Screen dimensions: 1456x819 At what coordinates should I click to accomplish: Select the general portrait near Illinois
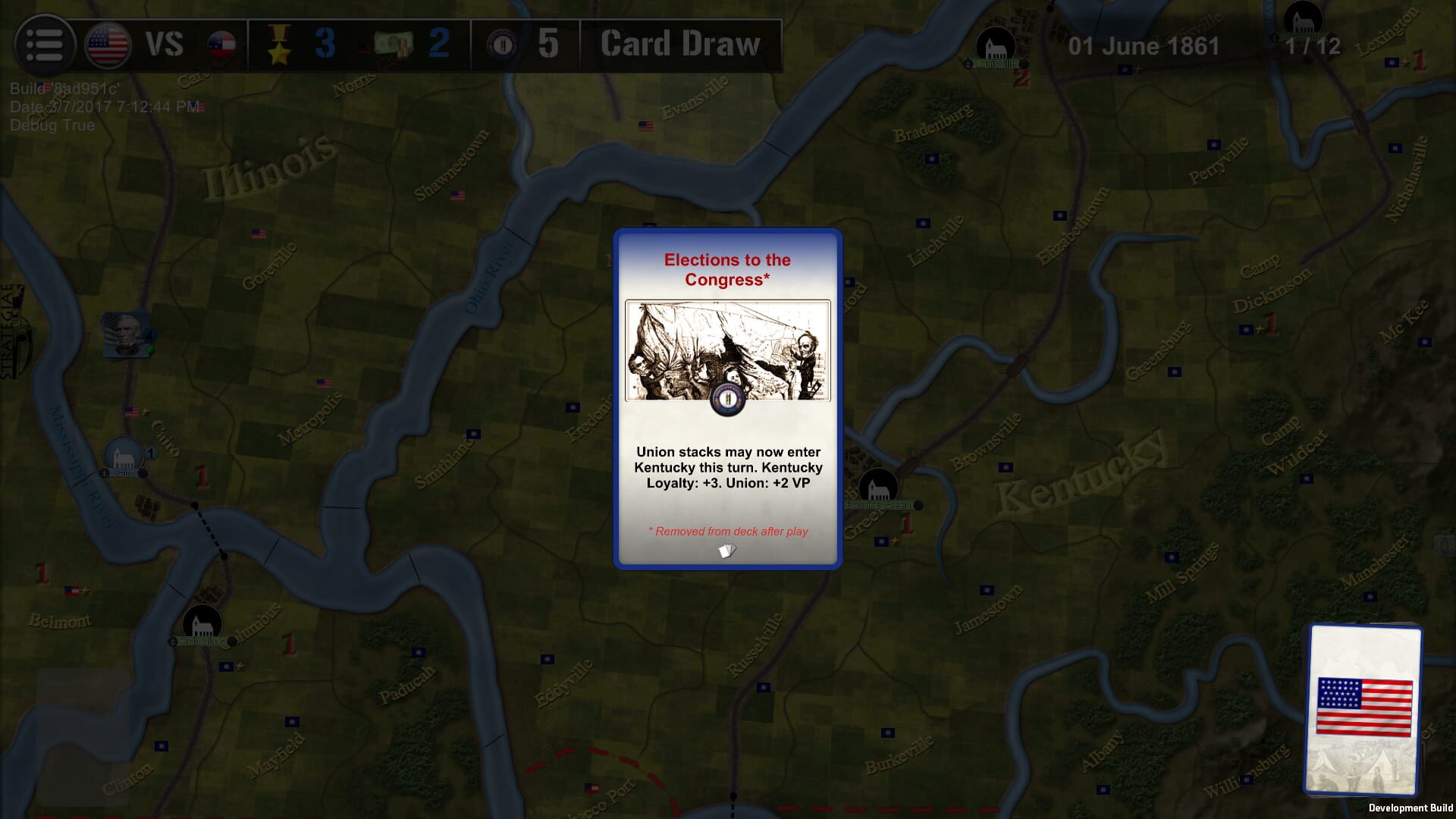[127, 331]
